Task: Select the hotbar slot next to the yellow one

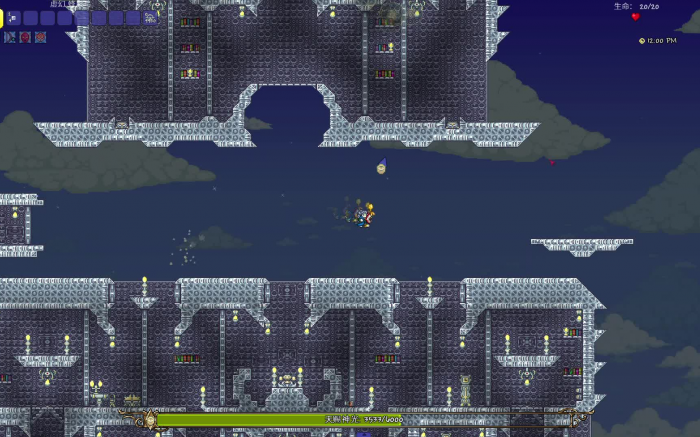Action: tap(13, 18)
